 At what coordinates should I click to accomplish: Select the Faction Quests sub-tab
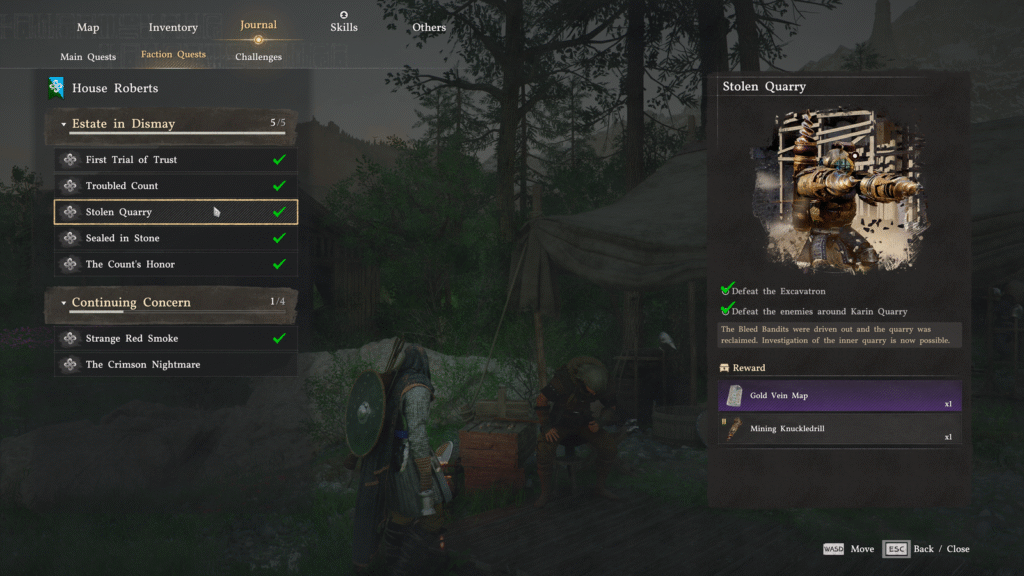click(x=173, y=55)
